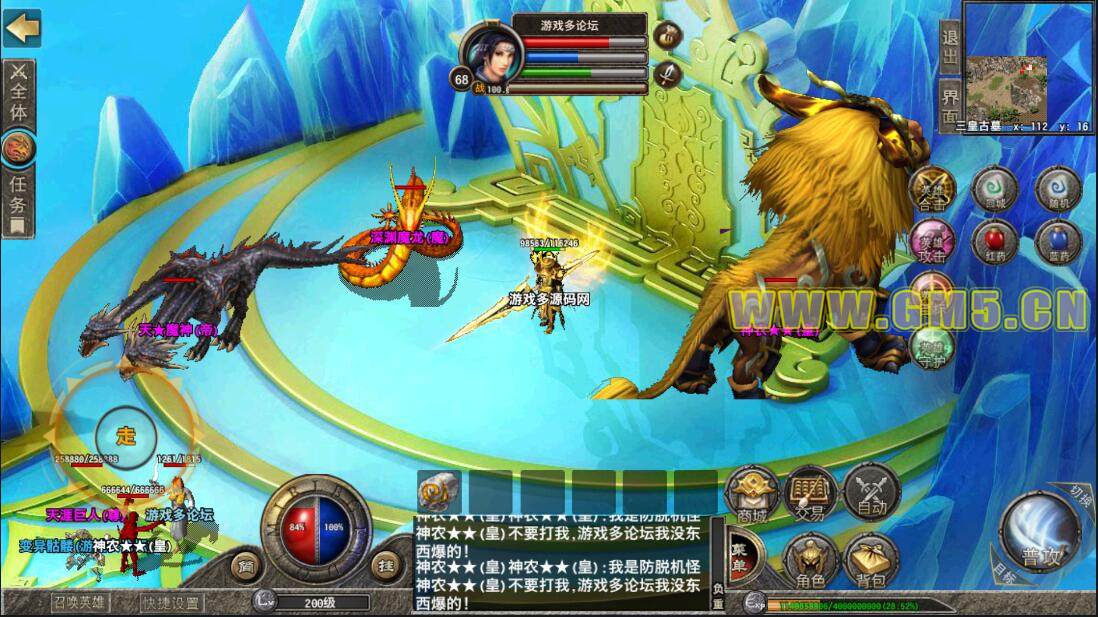This screenshot has width=1098, height=617.
Task: Click the 召唤英雄 summon hero button
Action: (80, 603)
